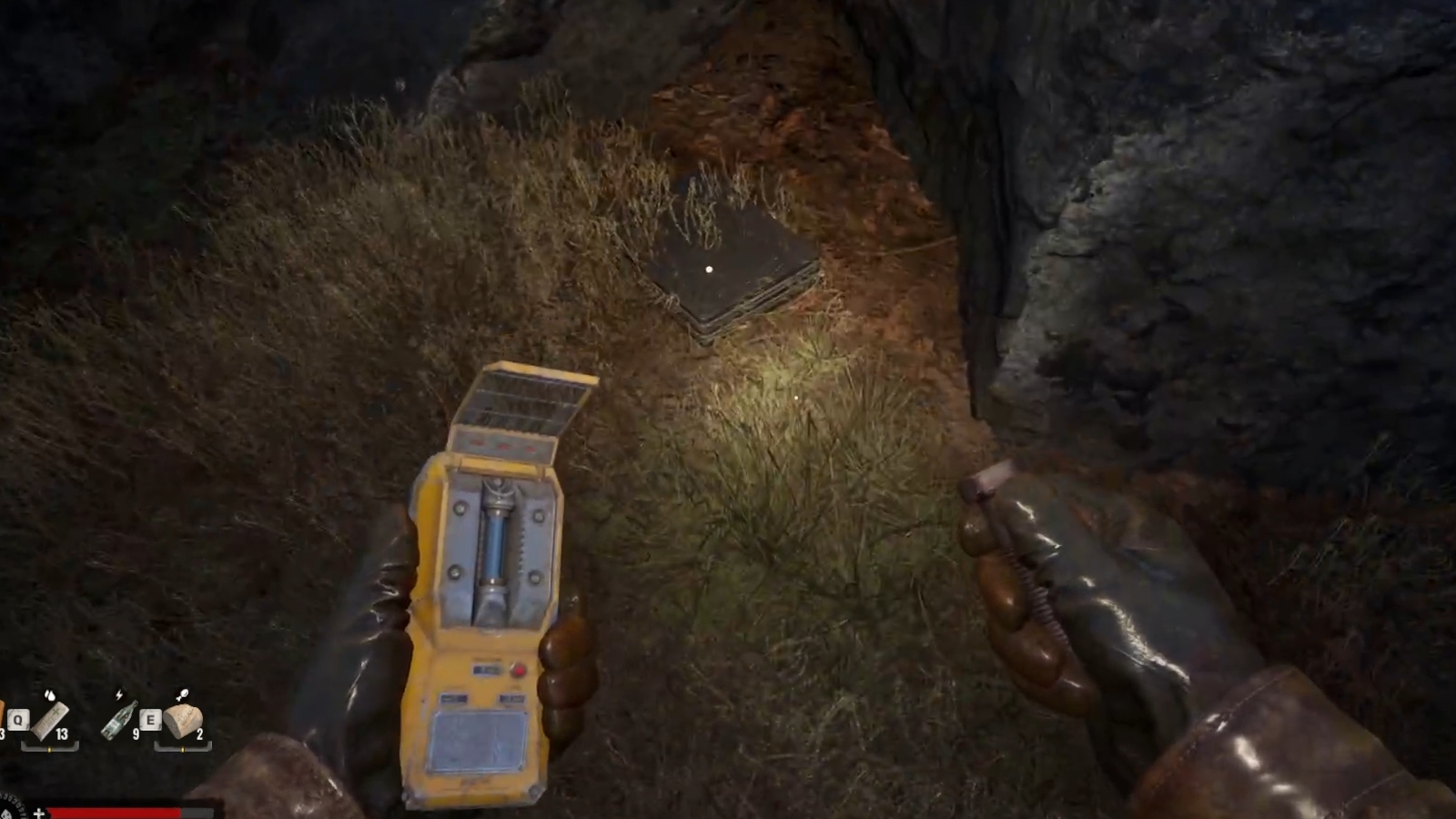Click the red health bar at bottom-left
Screen dimensions: 1456x819
[x=113, y=812]
